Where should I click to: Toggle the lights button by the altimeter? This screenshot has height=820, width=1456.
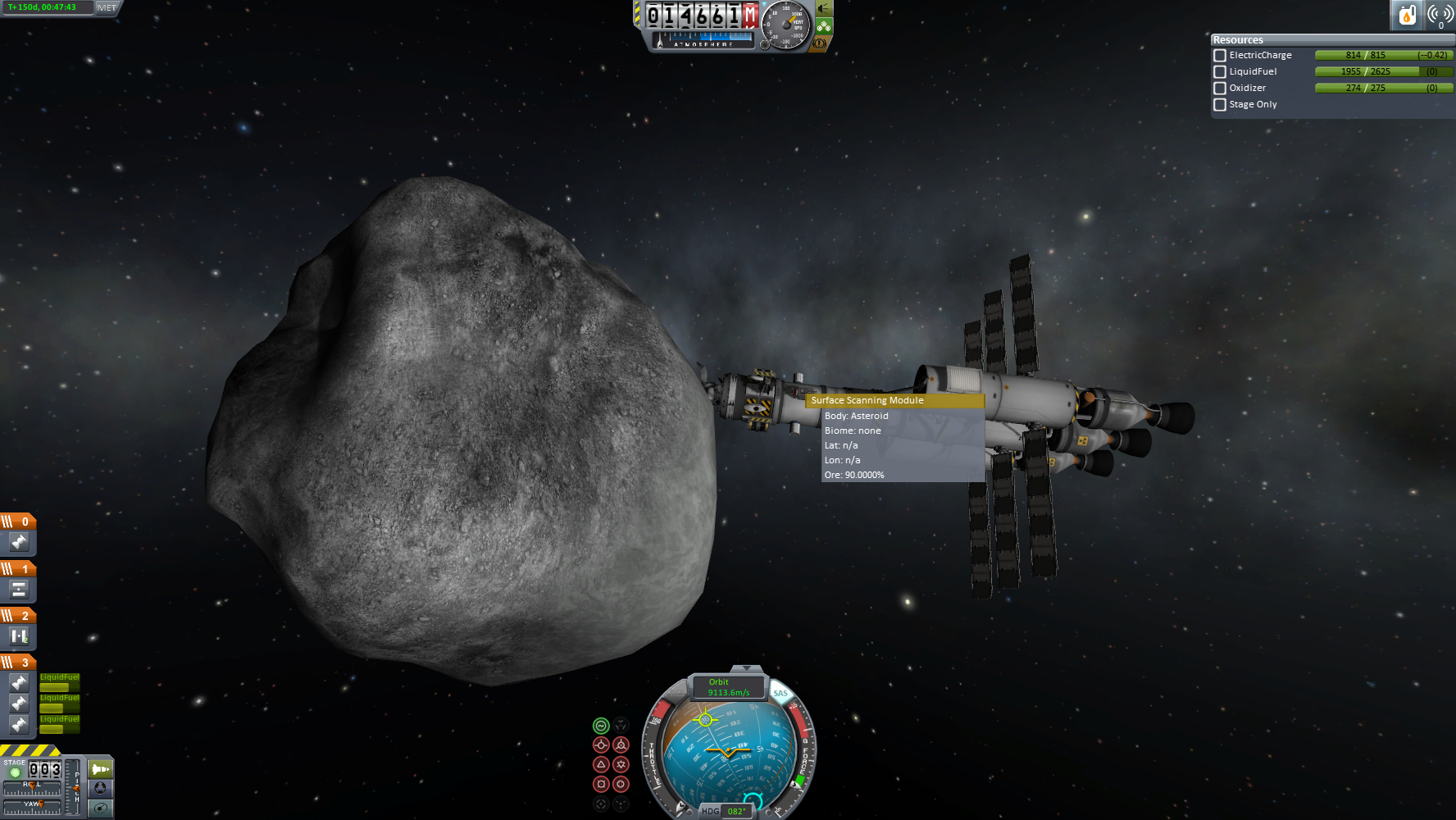[x=823, y=9]
